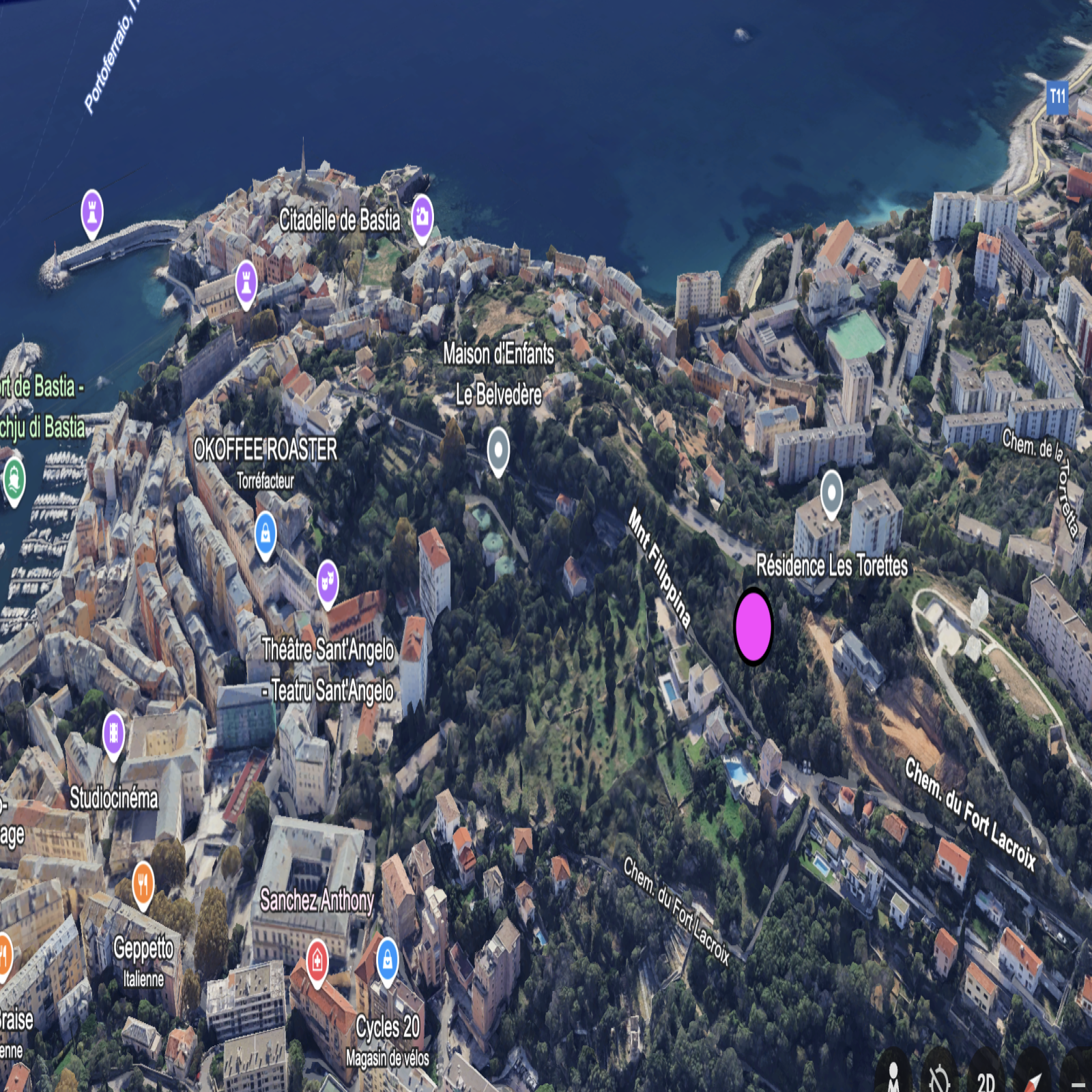Select the Cycles 20 blue shopping pin
Image resolution: width=1092 pixels, height=1092 pixels.
coord(388,960)
